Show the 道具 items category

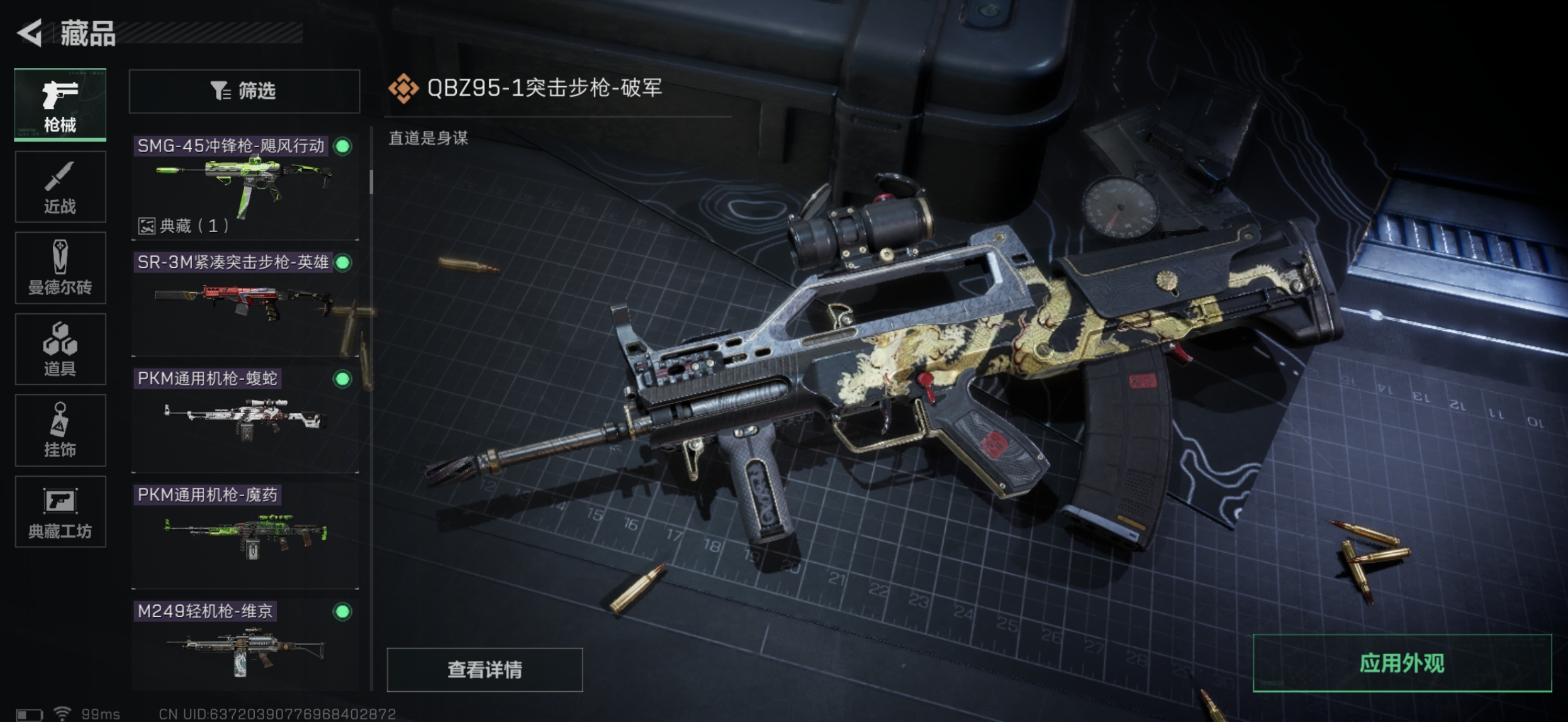(60, 349)
